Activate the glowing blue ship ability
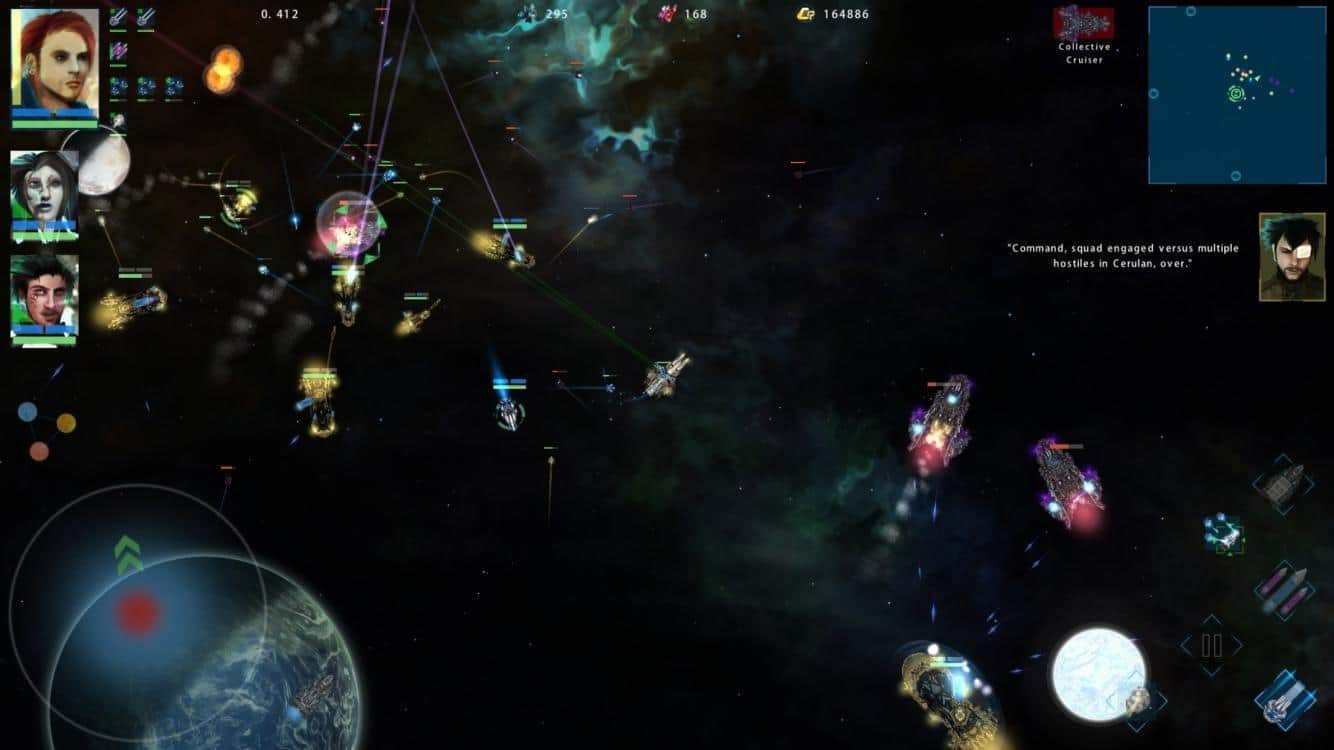Viewport: 1334px width, 750px height. click(x=1284, y=698)
